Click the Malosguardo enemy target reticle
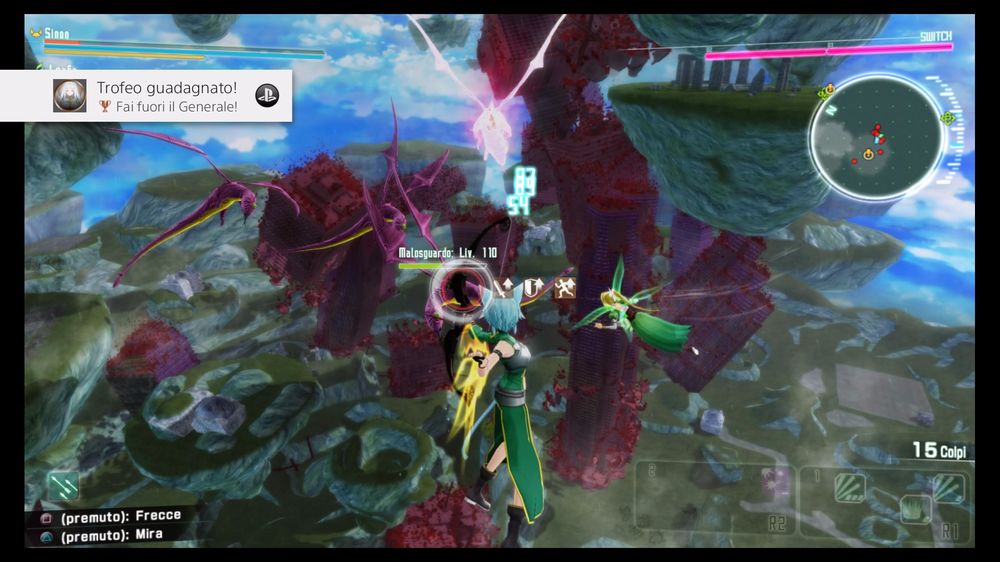1000x562 pixels. click(x=460, y=288)
